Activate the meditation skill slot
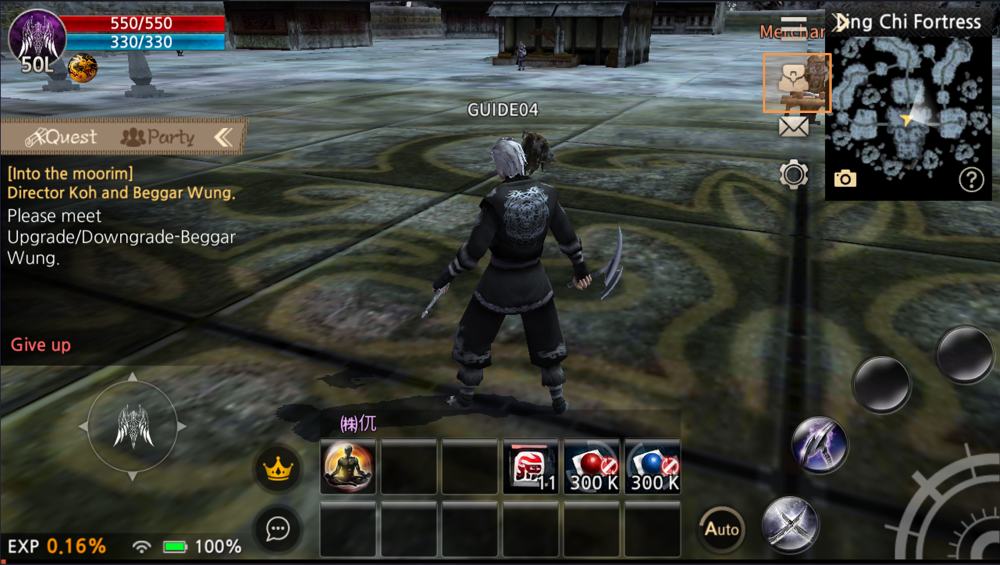This screenshot has width=1000, height=565. click(x=348, y=467)
